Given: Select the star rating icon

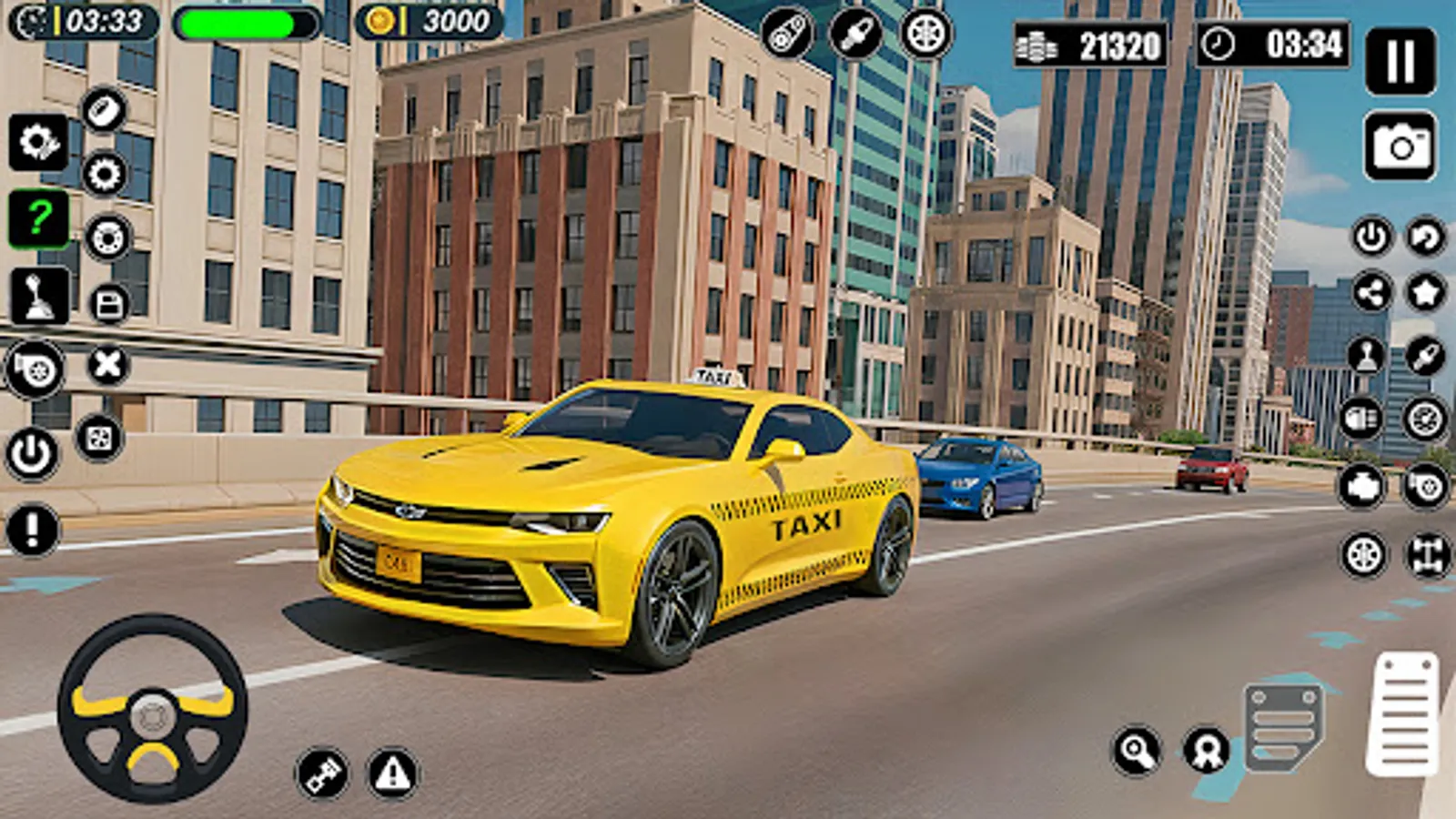Looking at the screenshot, I should click(1424, 291).
